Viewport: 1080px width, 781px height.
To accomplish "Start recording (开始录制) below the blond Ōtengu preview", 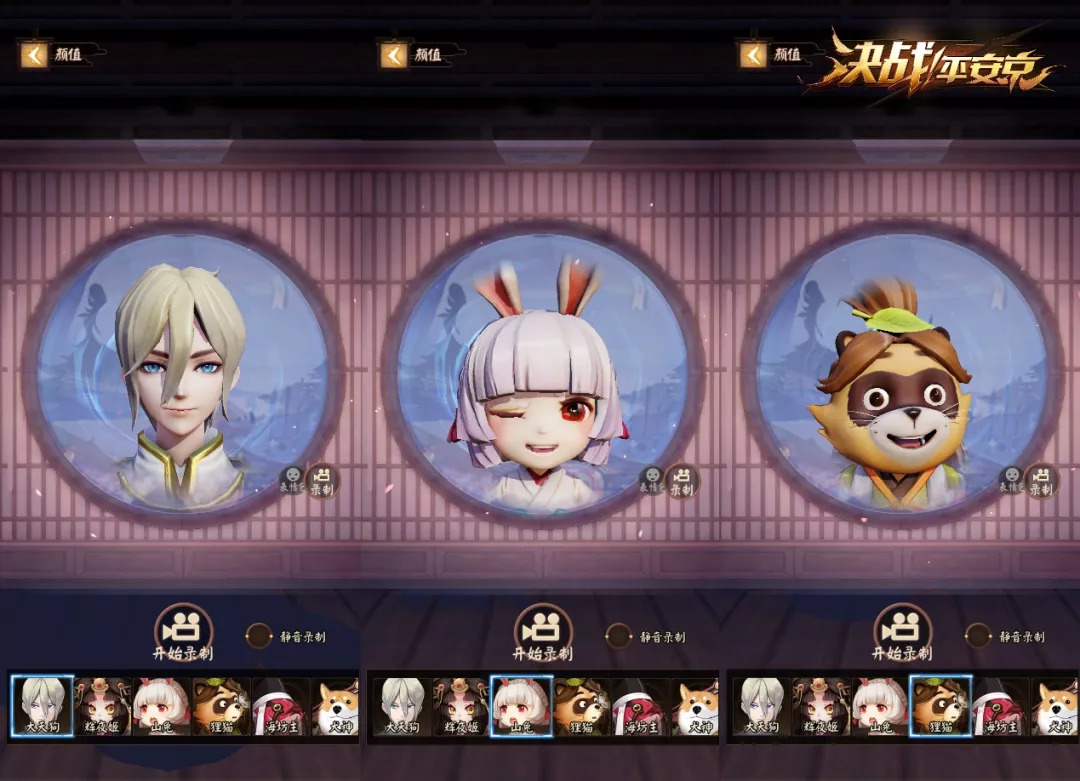I will coord(183,630).
